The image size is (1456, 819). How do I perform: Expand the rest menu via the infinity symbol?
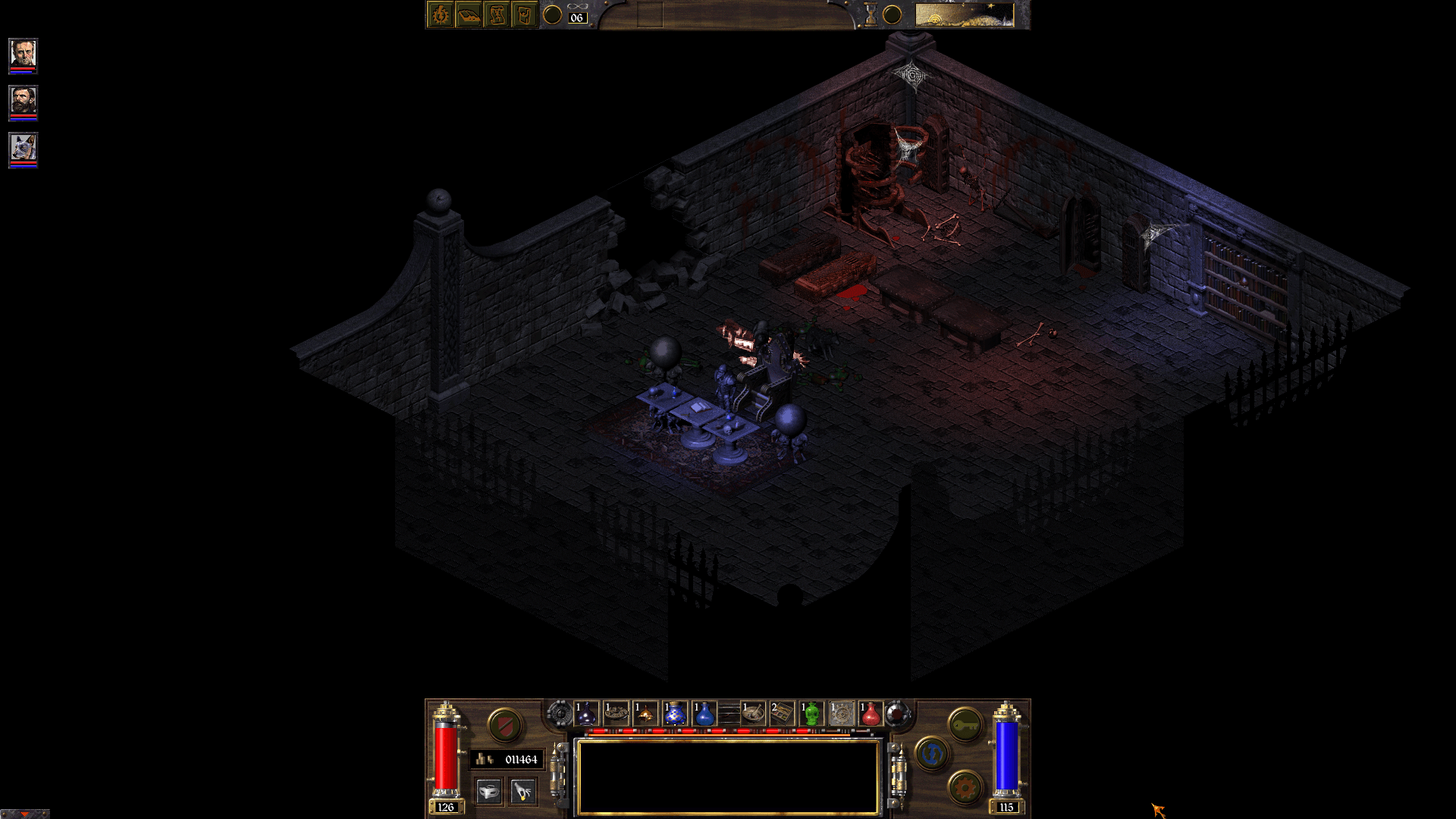[x=579, y=6]
